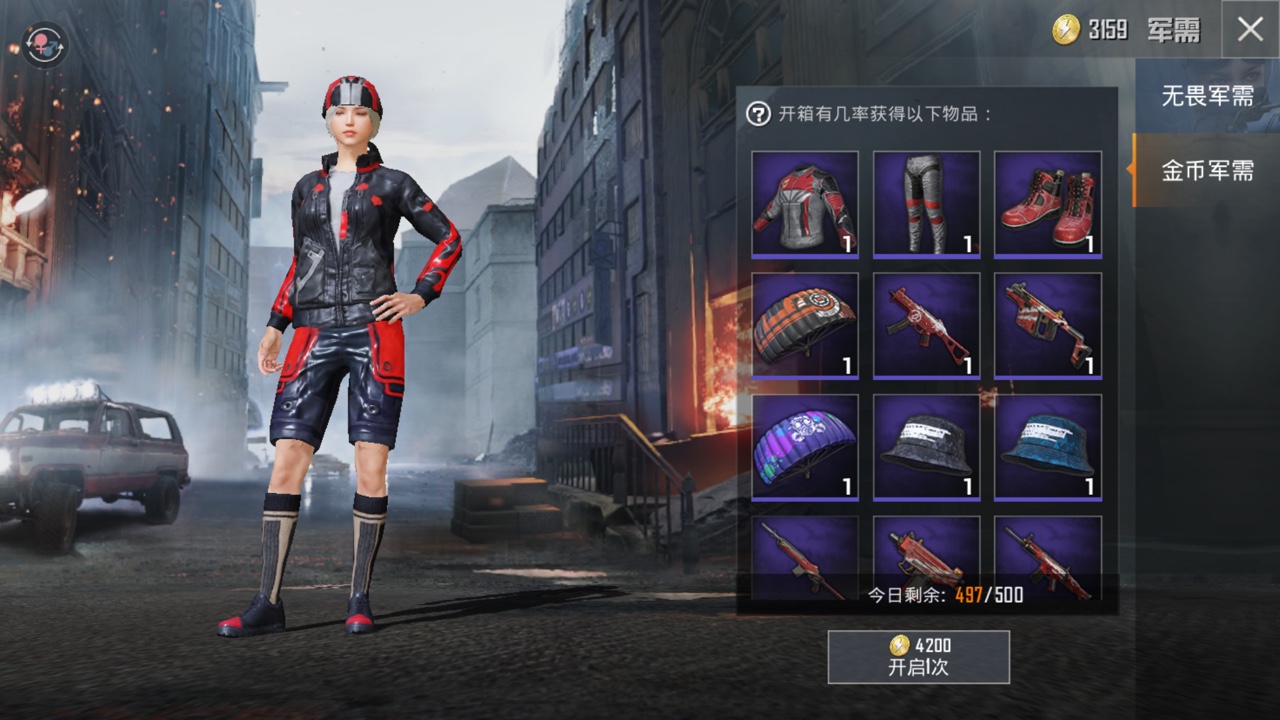The height and width of the screenshot is (720, 1280).
Task: Tap the gold coin balance icon
Action: point(1066,29)
